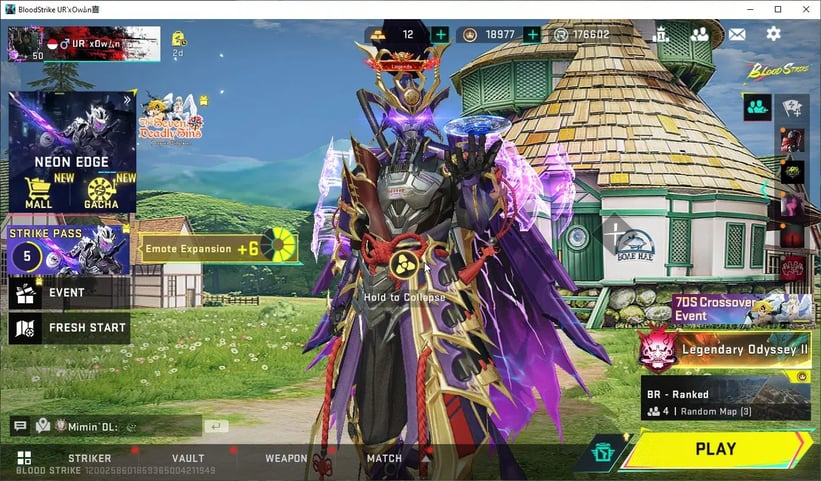Open the Neon Edge MALL

pyautogui.click(x=38, y=190)
